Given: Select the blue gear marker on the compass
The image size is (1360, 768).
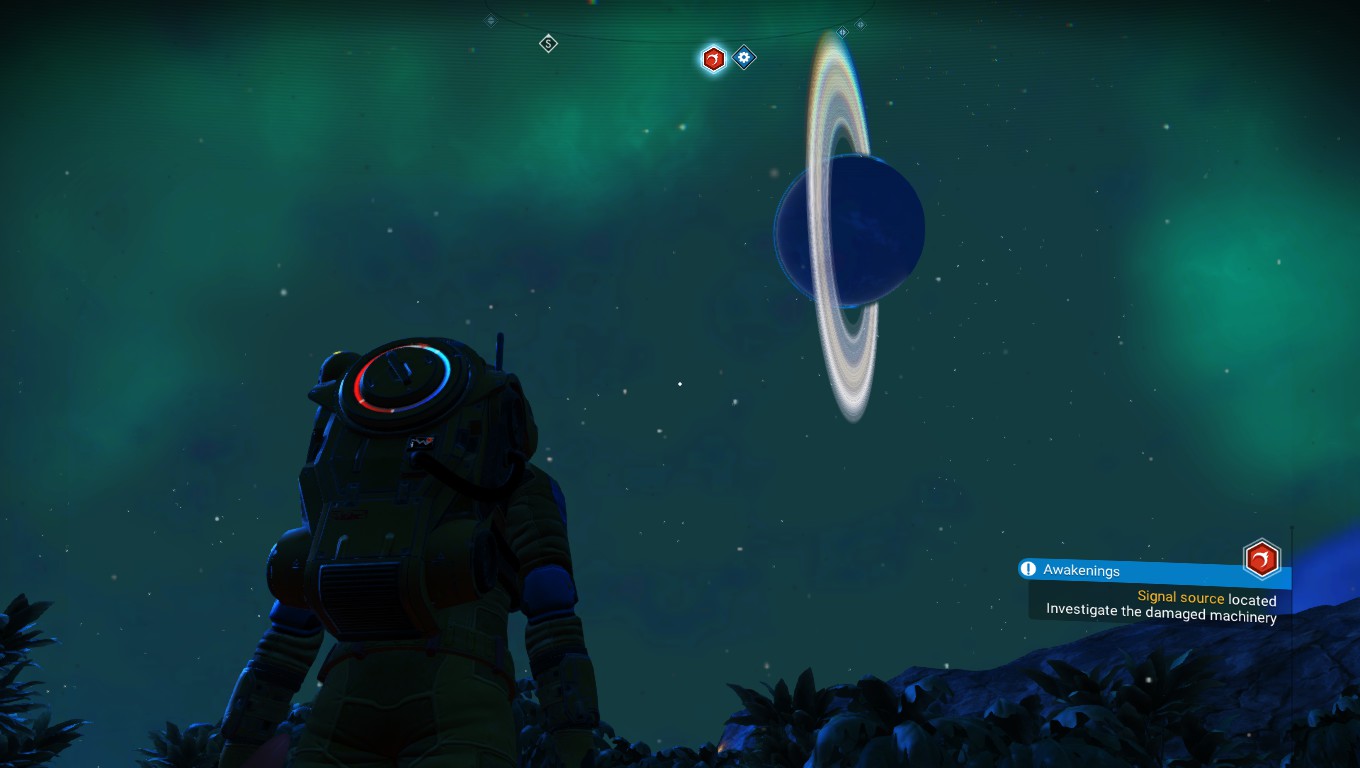Looking at the screenshot, I should (743, 58).
